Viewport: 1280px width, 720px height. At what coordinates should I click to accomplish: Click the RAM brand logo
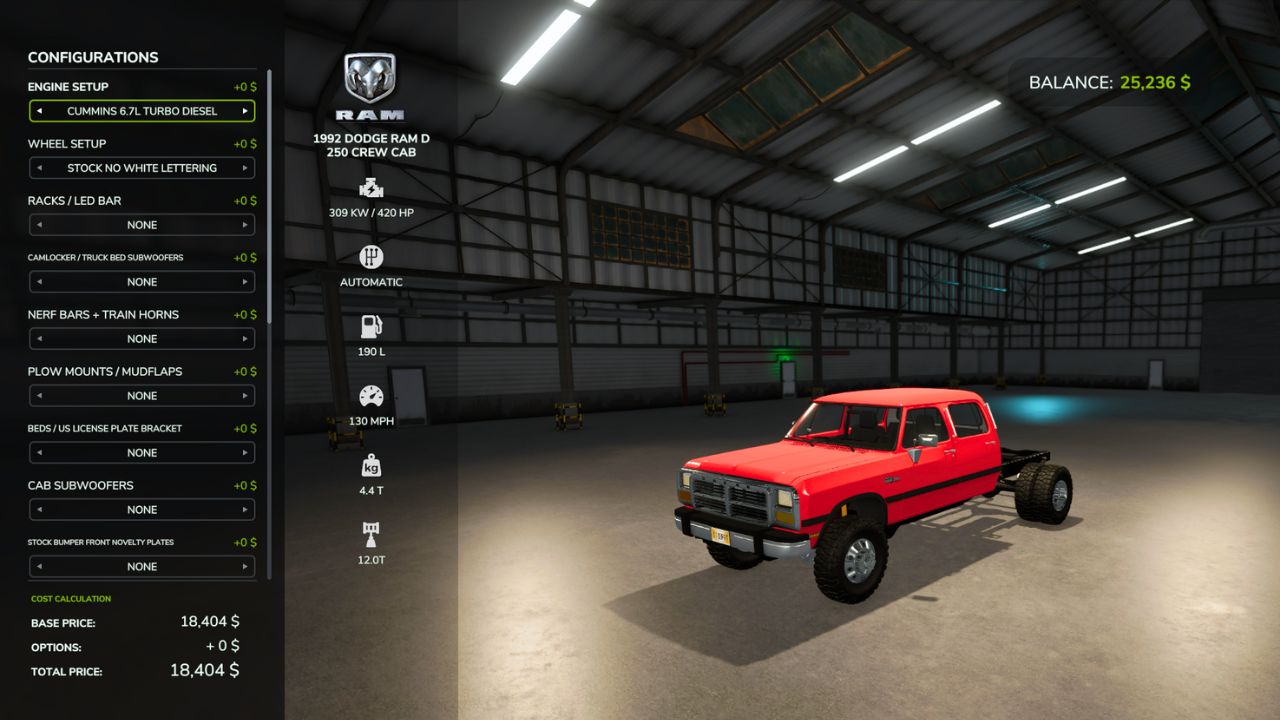coord(370,75)
